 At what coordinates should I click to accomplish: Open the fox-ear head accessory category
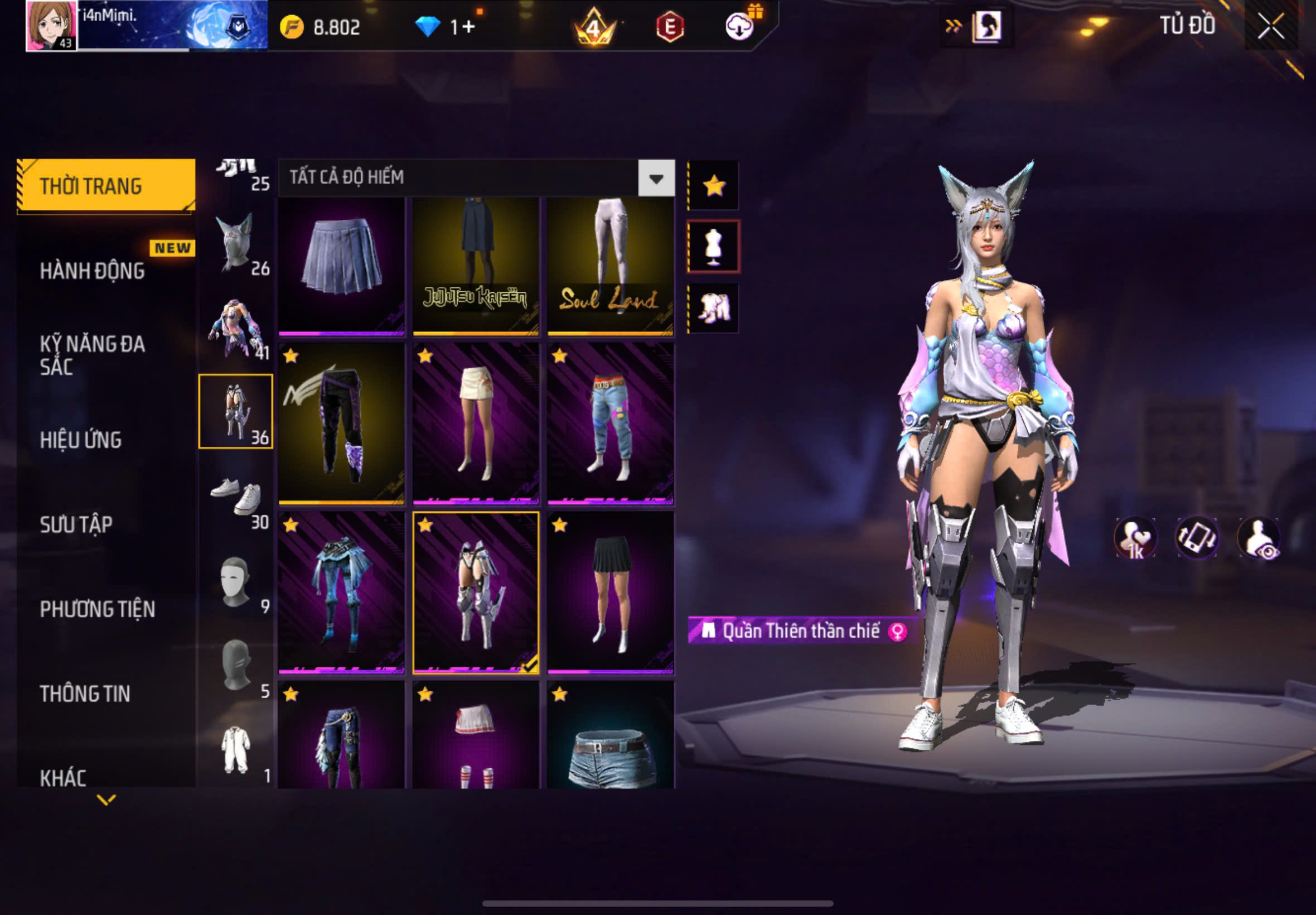coord(236,243)
